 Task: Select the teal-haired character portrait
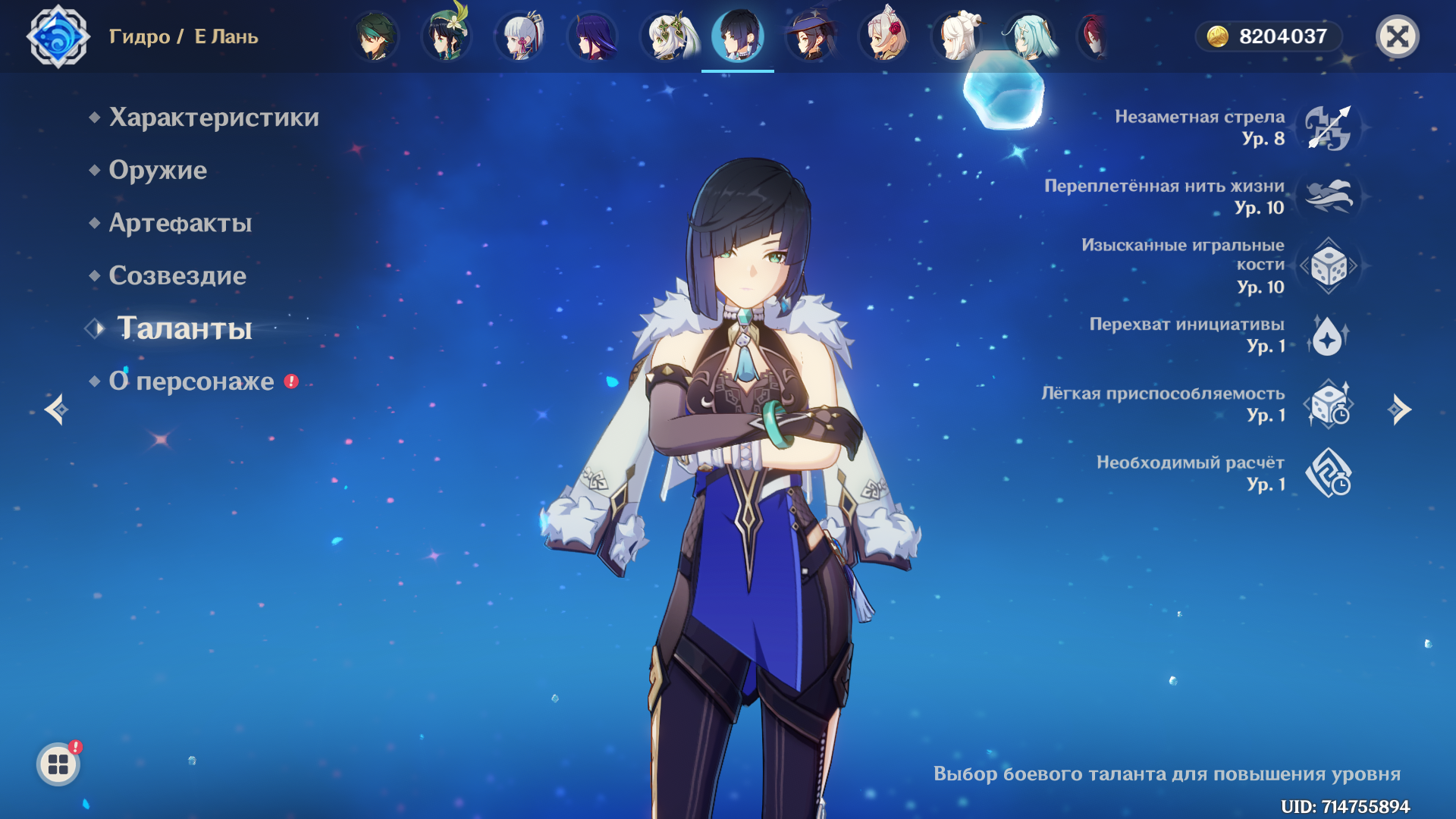pyautogui.click(x=1030, y=36)
